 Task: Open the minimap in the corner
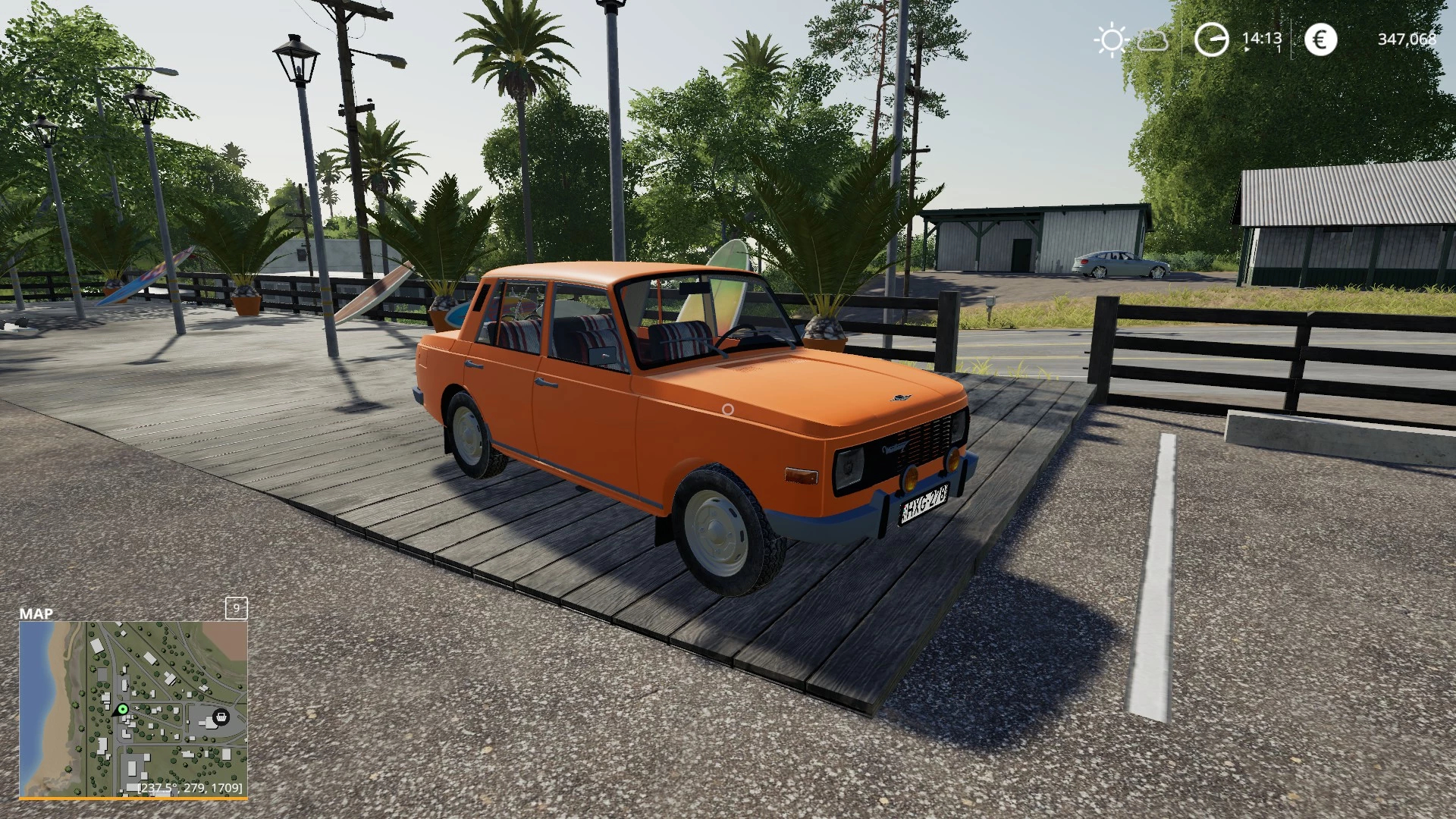tap(133, 709)
